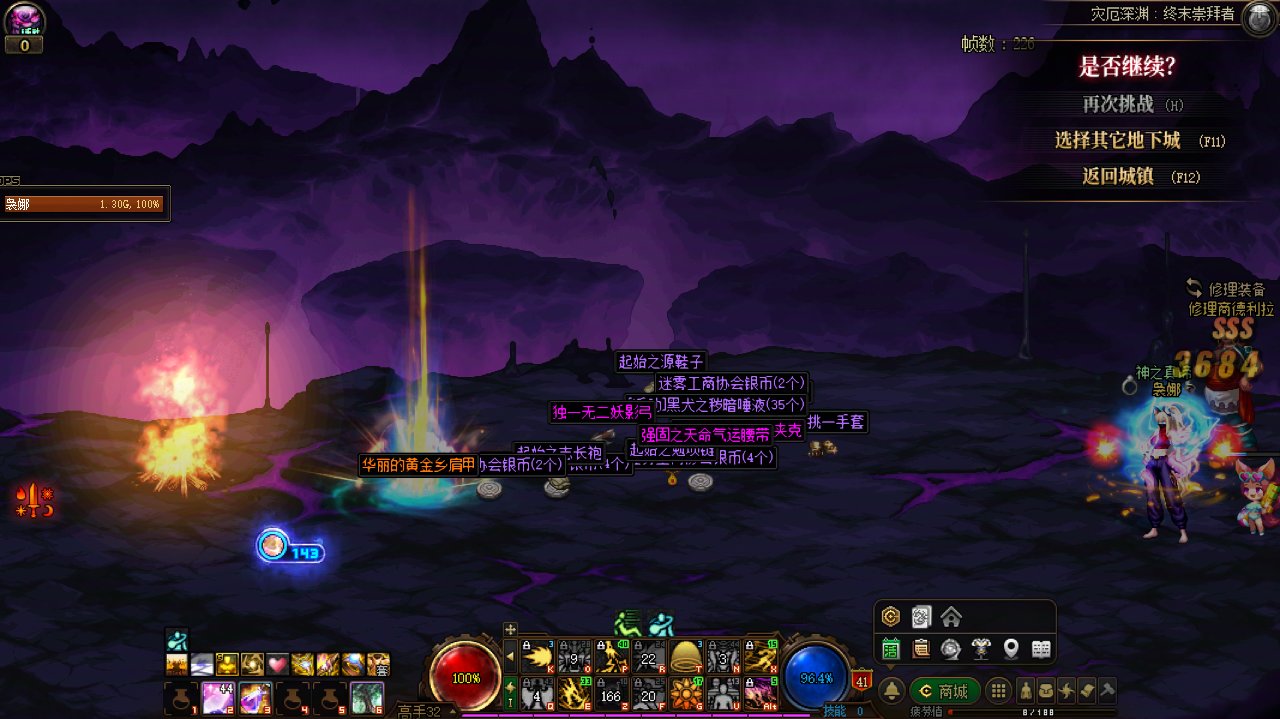Activate the golden bell skill on T
This screenshot has width=1280, height=719.
pos(687,656)
